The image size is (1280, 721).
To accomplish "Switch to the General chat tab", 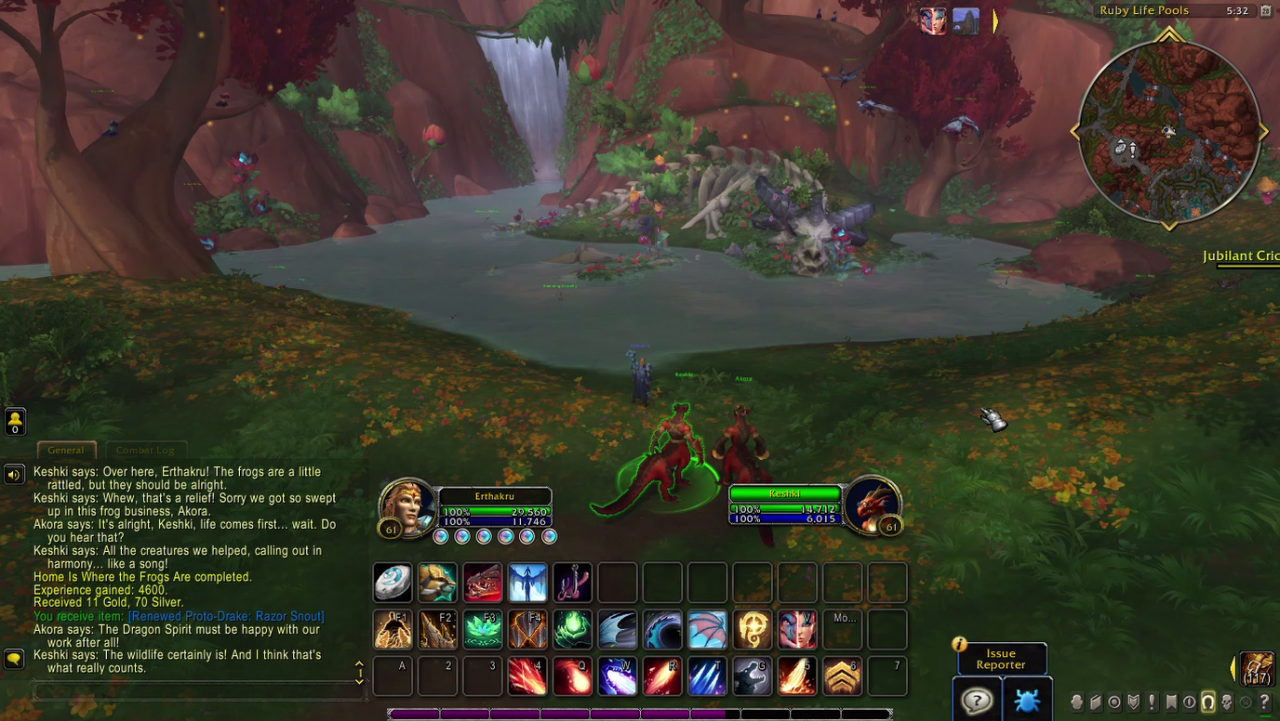I will pyautogui.click(x=66, y=450).
